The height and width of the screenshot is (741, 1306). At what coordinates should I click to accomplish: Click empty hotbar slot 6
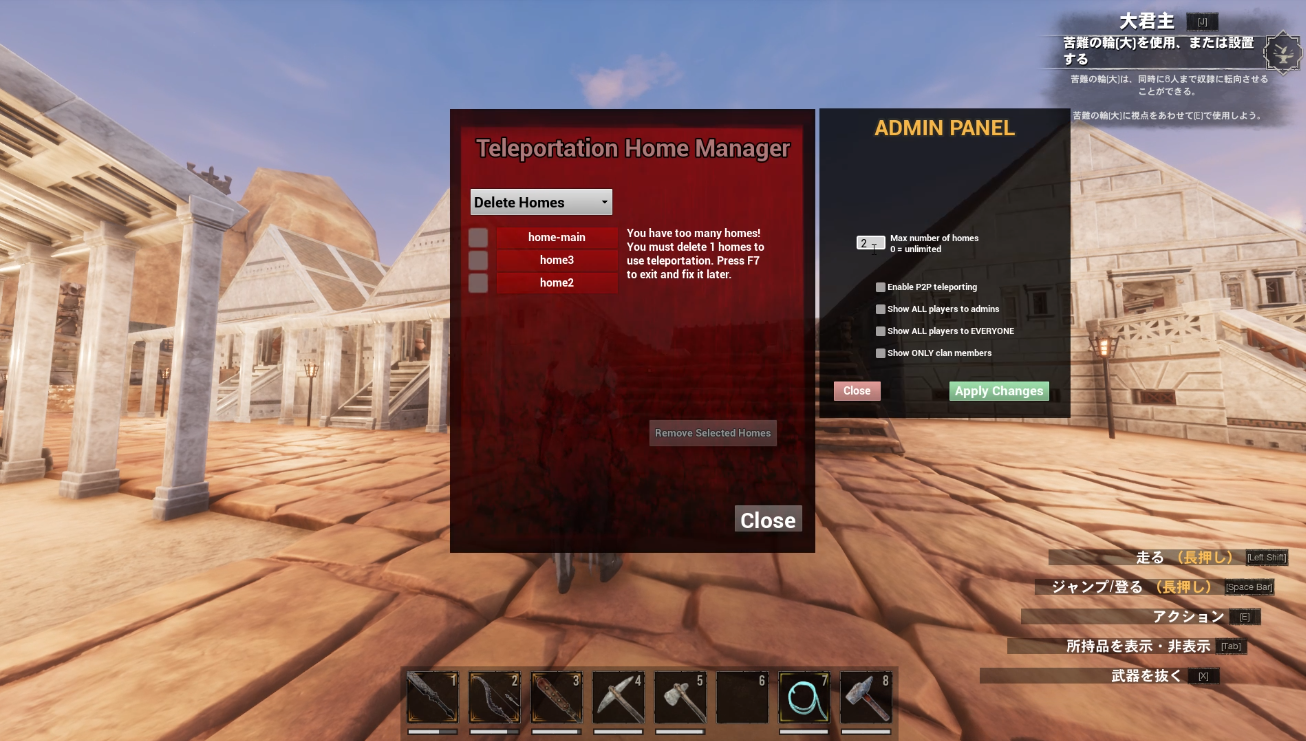[x=742, y=698]
